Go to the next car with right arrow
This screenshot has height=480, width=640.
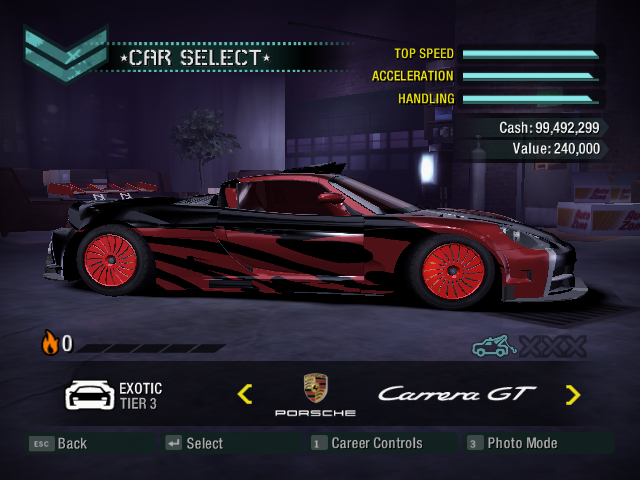pyautogui.click(x=572, y=394)
